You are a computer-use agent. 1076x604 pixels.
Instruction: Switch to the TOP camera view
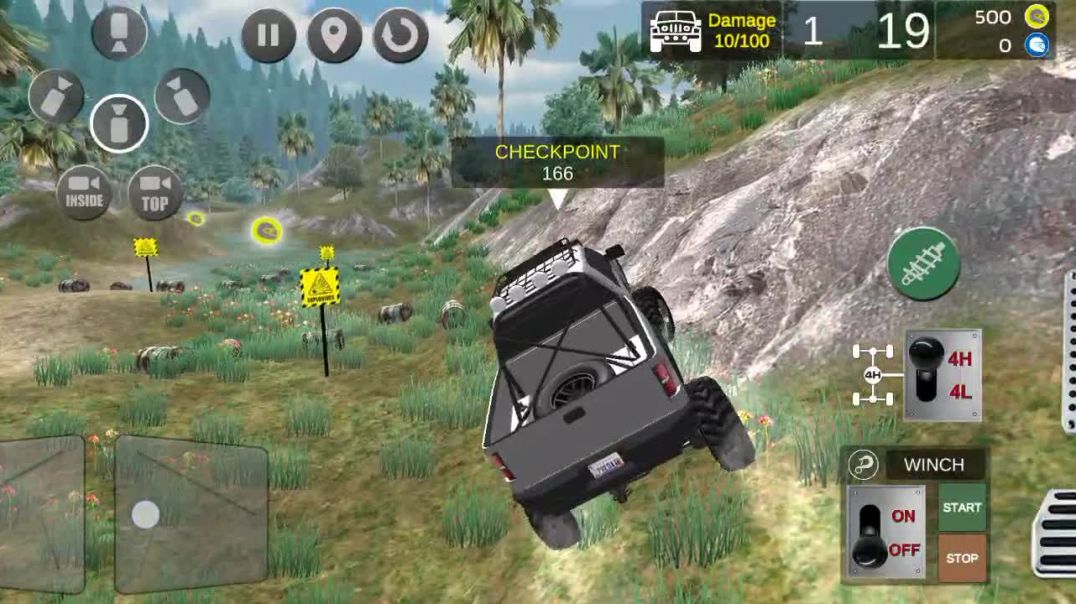click(155, 192)
